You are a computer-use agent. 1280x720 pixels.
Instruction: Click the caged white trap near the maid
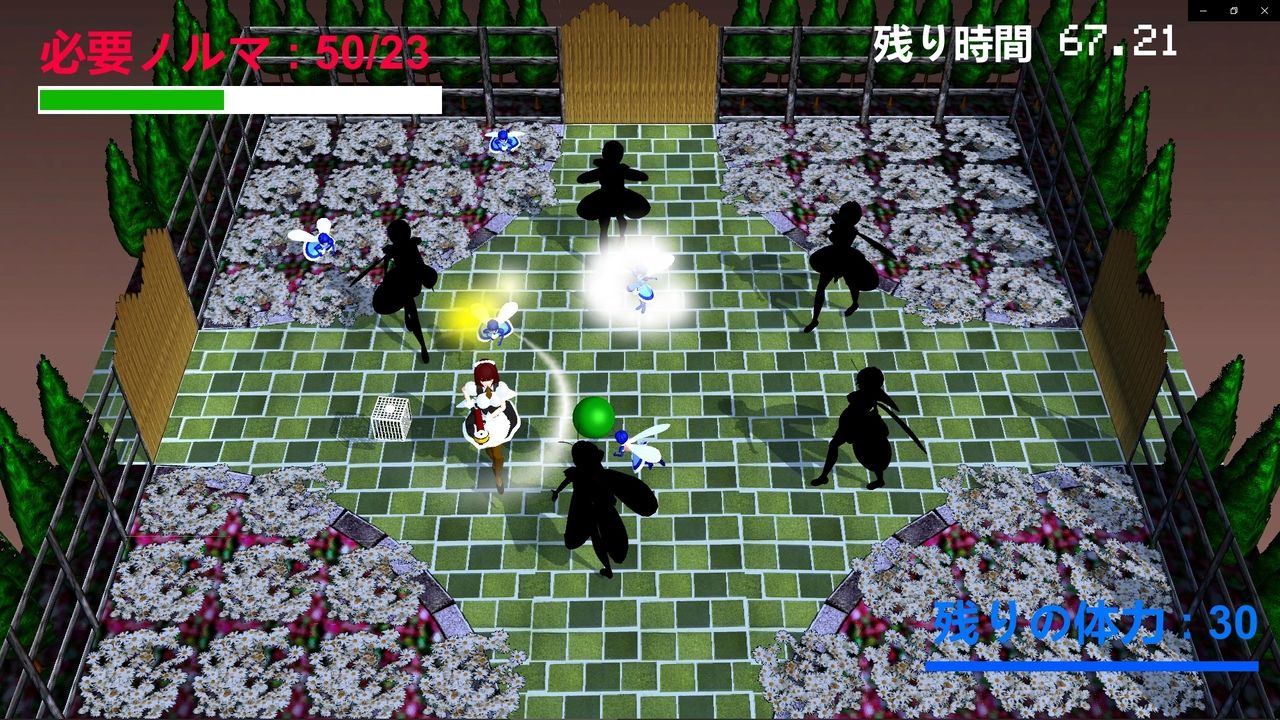(389, 416)
